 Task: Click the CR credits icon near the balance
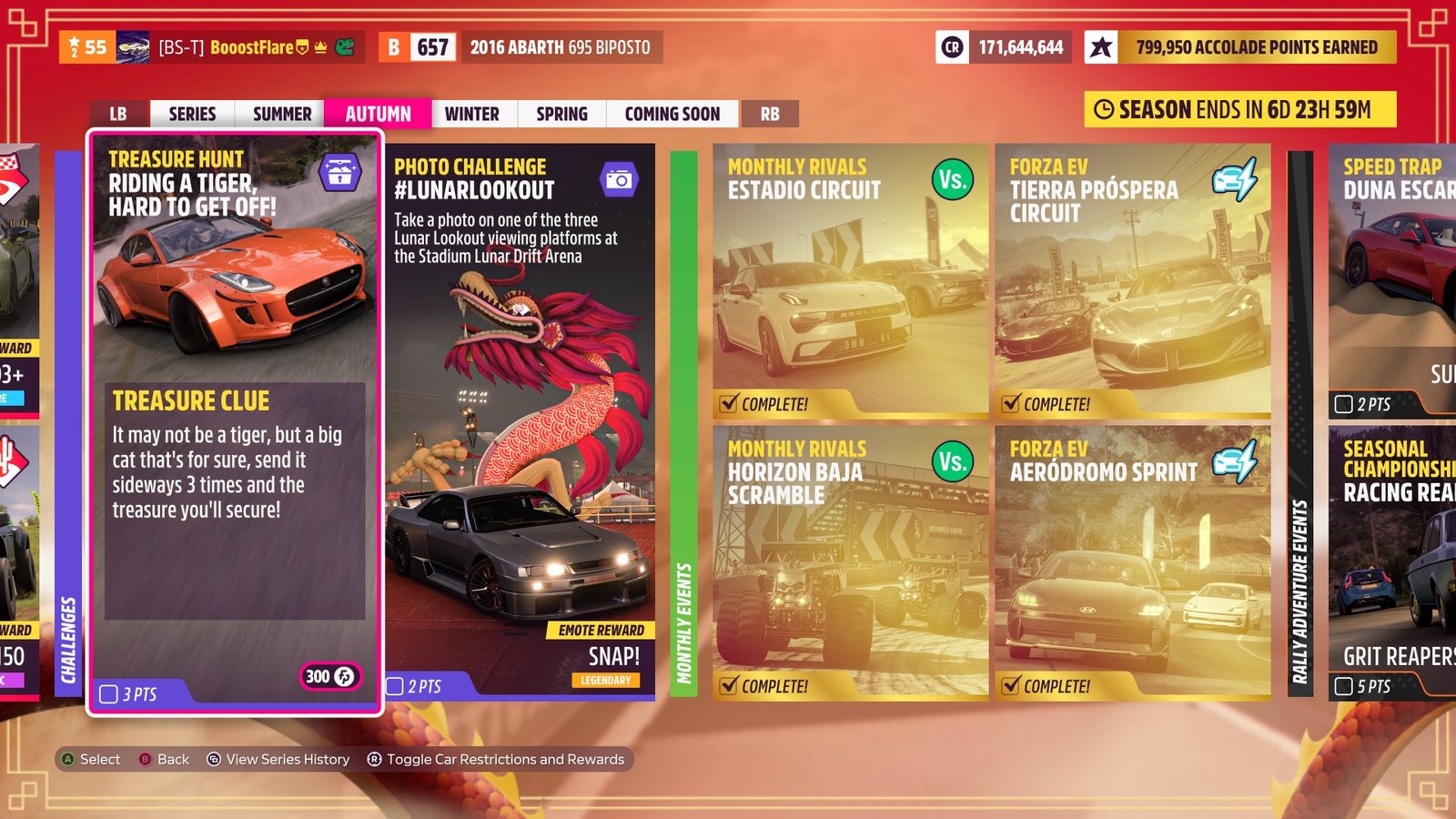(954, 45)
